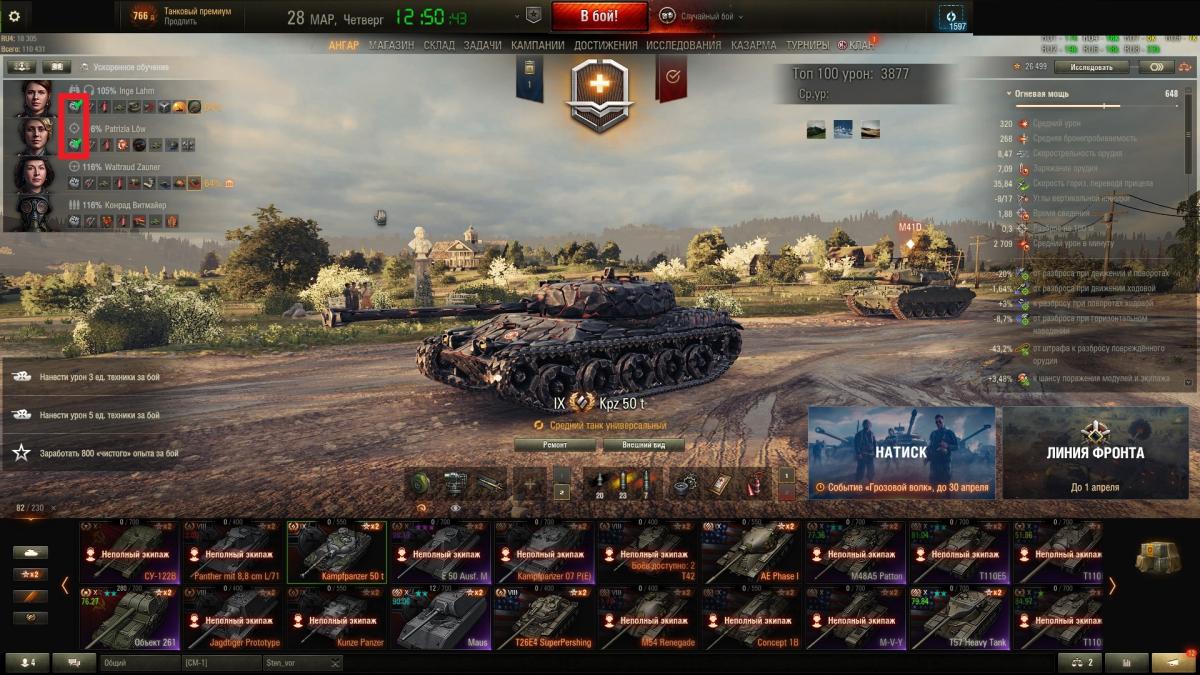The height and width of the screenshot is (675, 1200).
Task: Start battle with the red В бой! button
Action: (x=599, y=16)
